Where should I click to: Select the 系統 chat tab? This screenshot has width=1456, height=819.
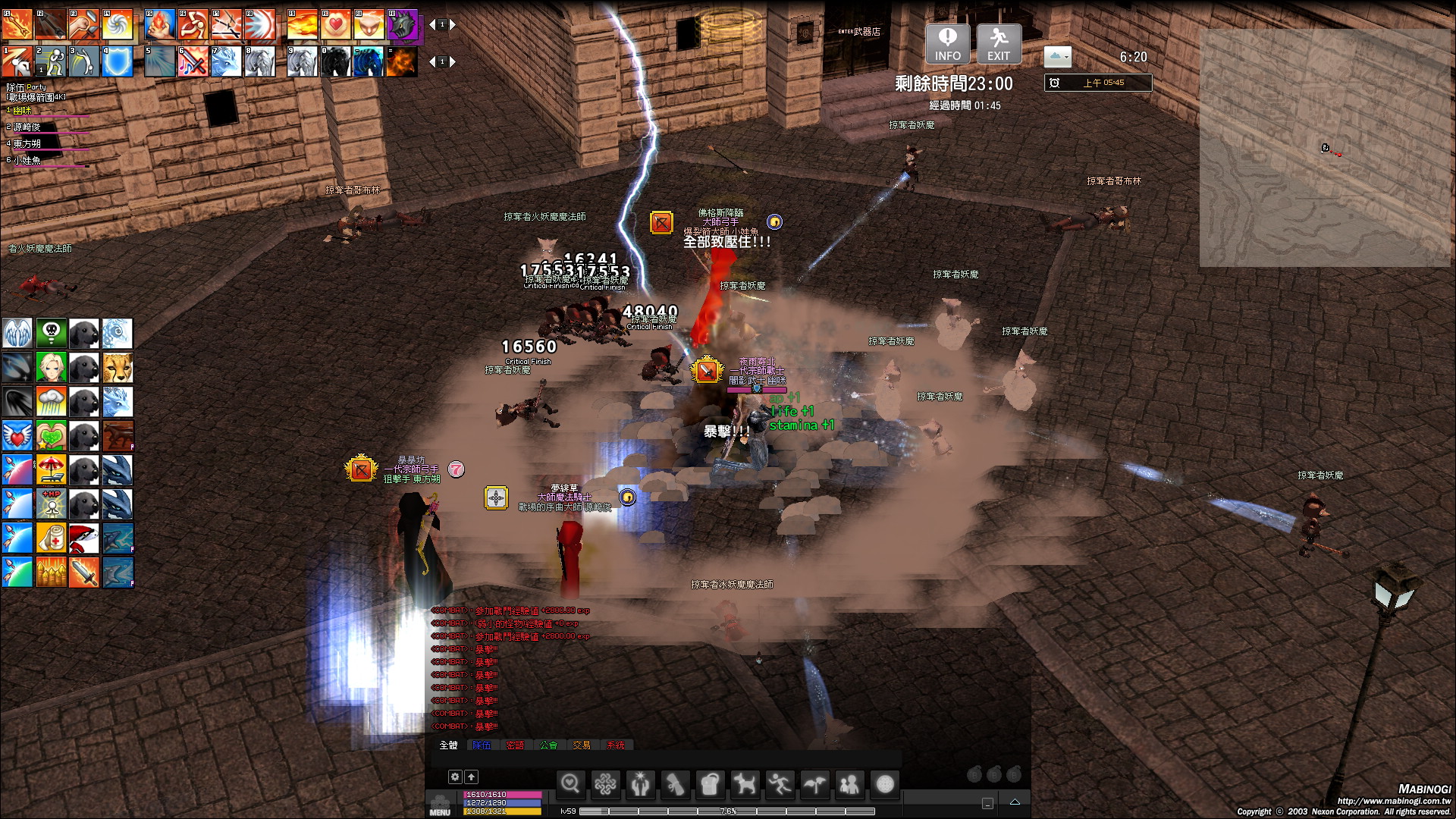click(616, 745)
